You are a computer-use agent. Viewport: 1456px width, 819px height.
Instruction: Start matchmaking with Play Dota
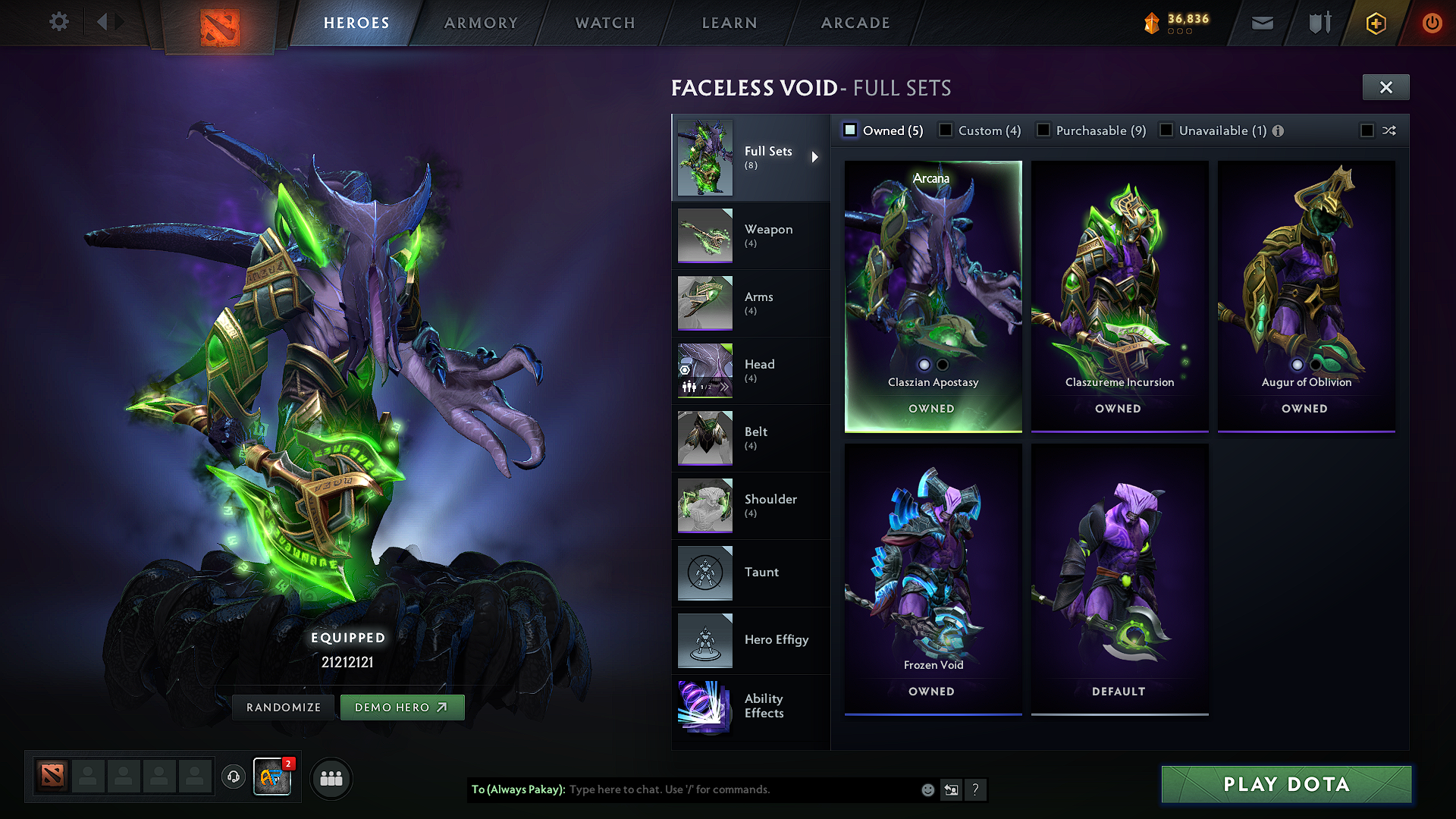pos(1286,784)
